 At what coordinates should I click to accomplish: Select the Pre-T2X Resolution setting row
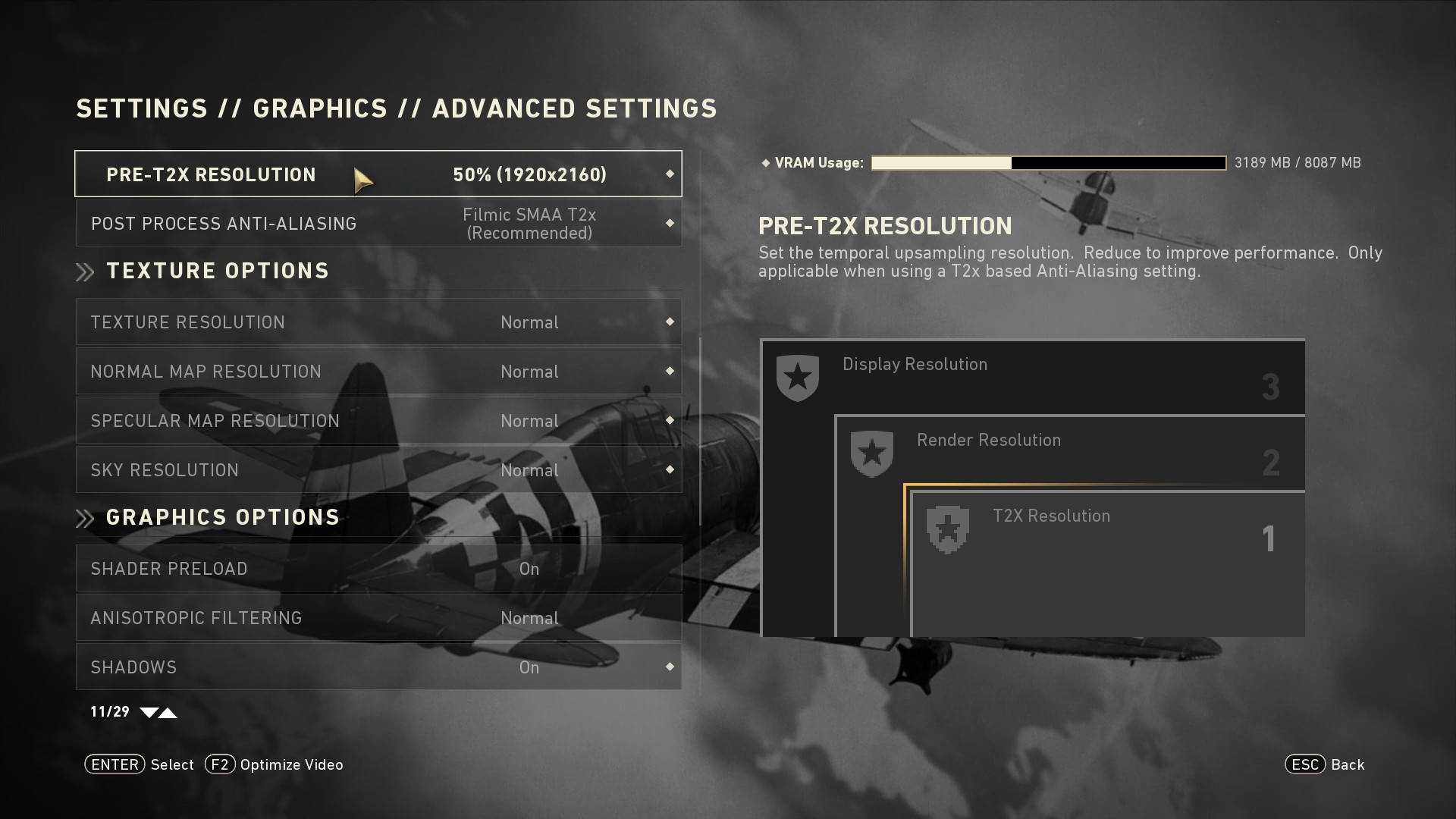coord(378,174)
